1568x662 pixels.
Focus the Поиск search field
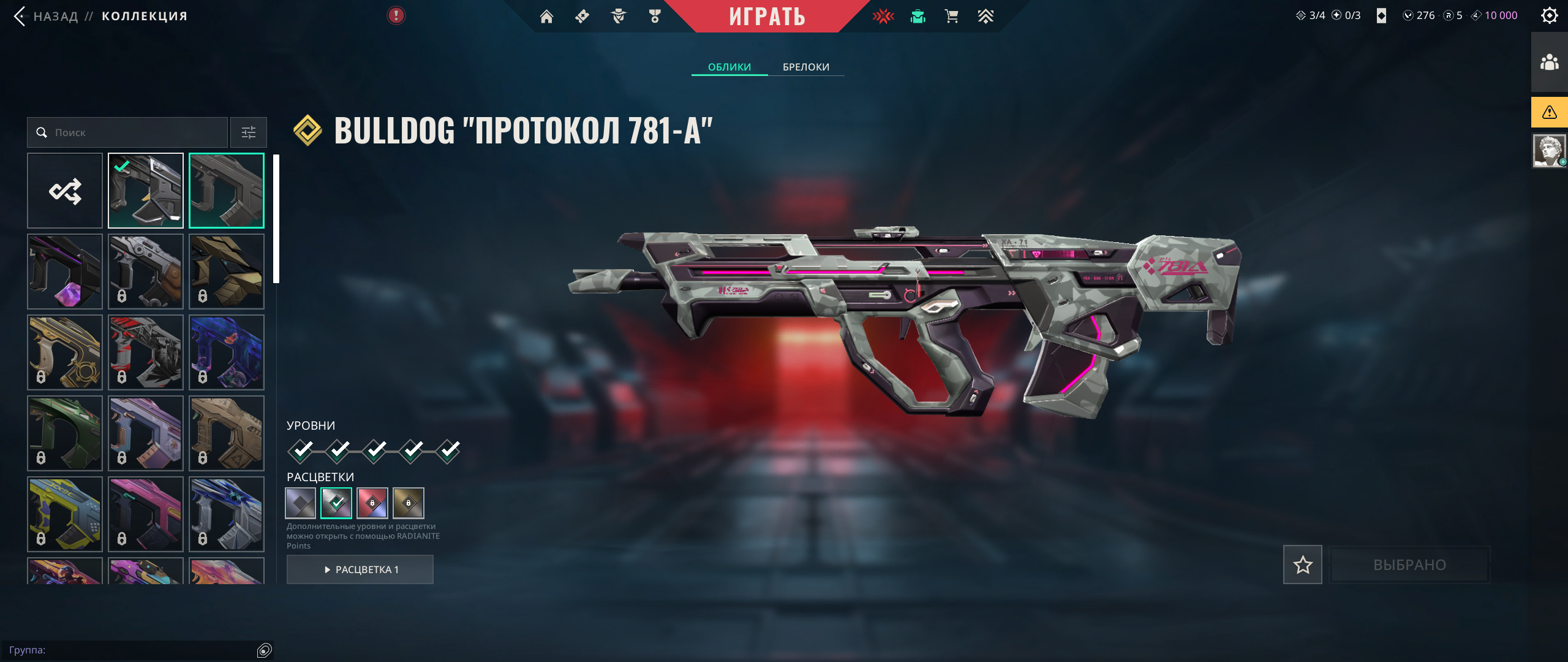click(135, 132)
